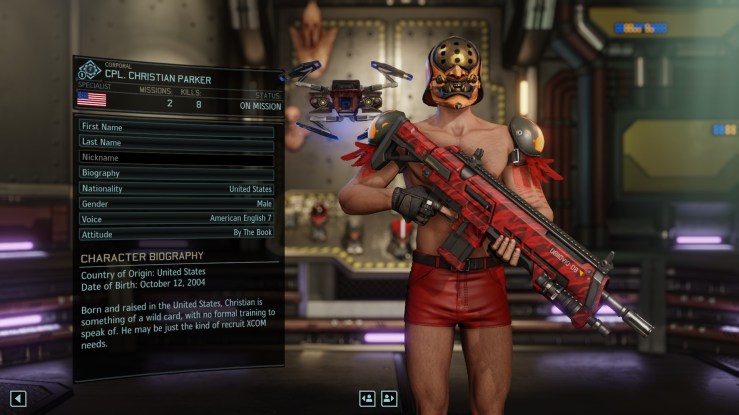Open the Nickname option
The image size is (739, 415).
(176, 158)
